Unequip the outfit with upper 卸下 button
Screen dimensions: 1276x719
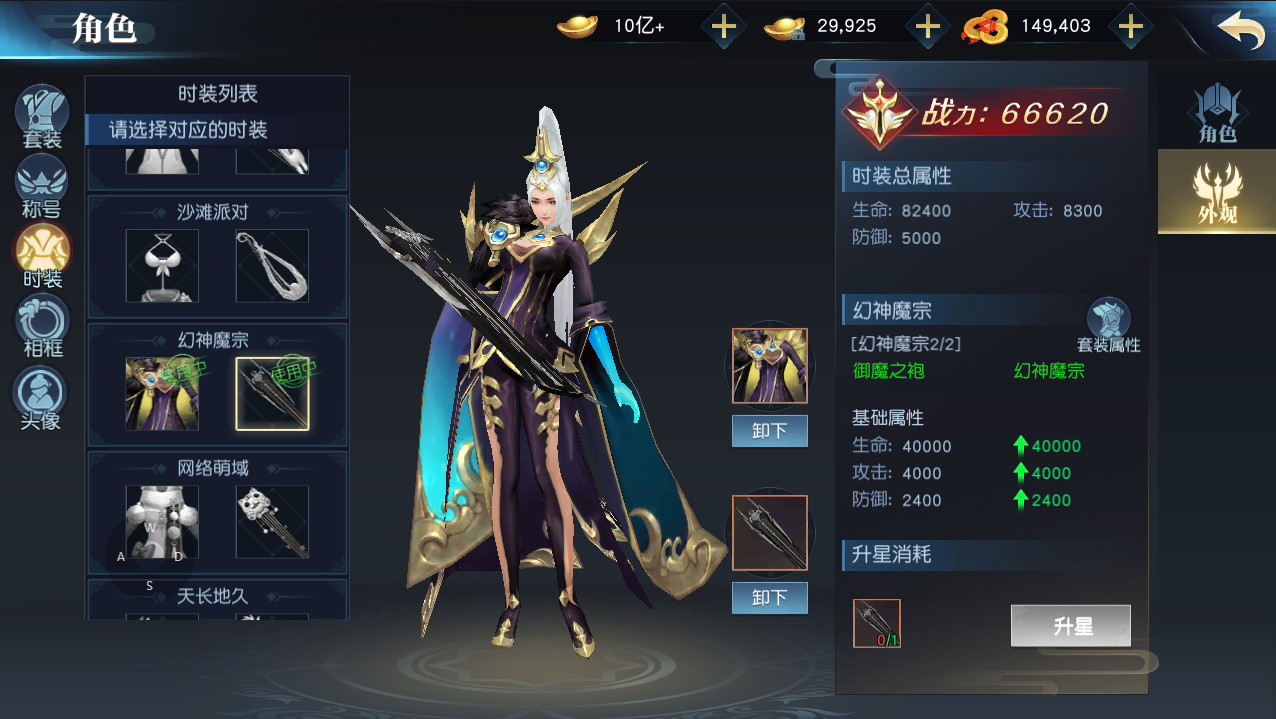[769, 431]
